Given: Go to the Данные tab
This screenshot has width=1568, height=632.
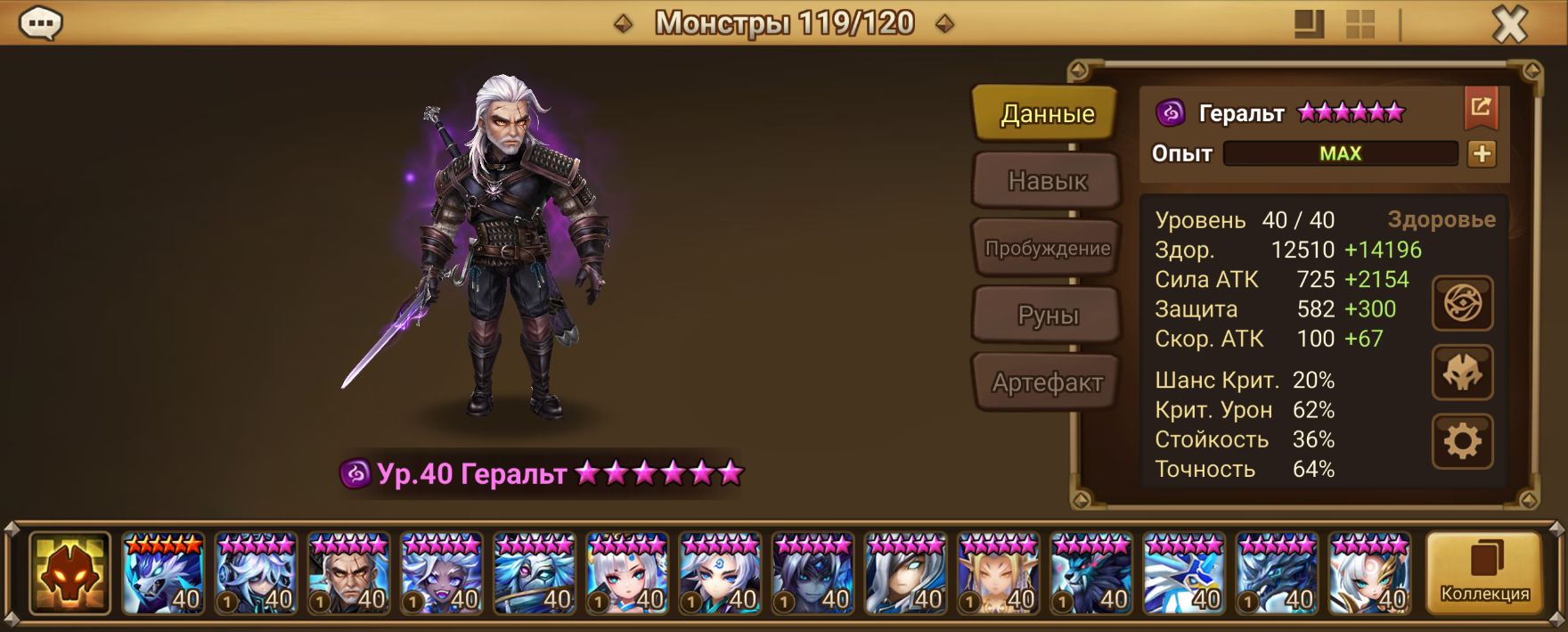Looking at the screenshot, I should [1047, 114].
